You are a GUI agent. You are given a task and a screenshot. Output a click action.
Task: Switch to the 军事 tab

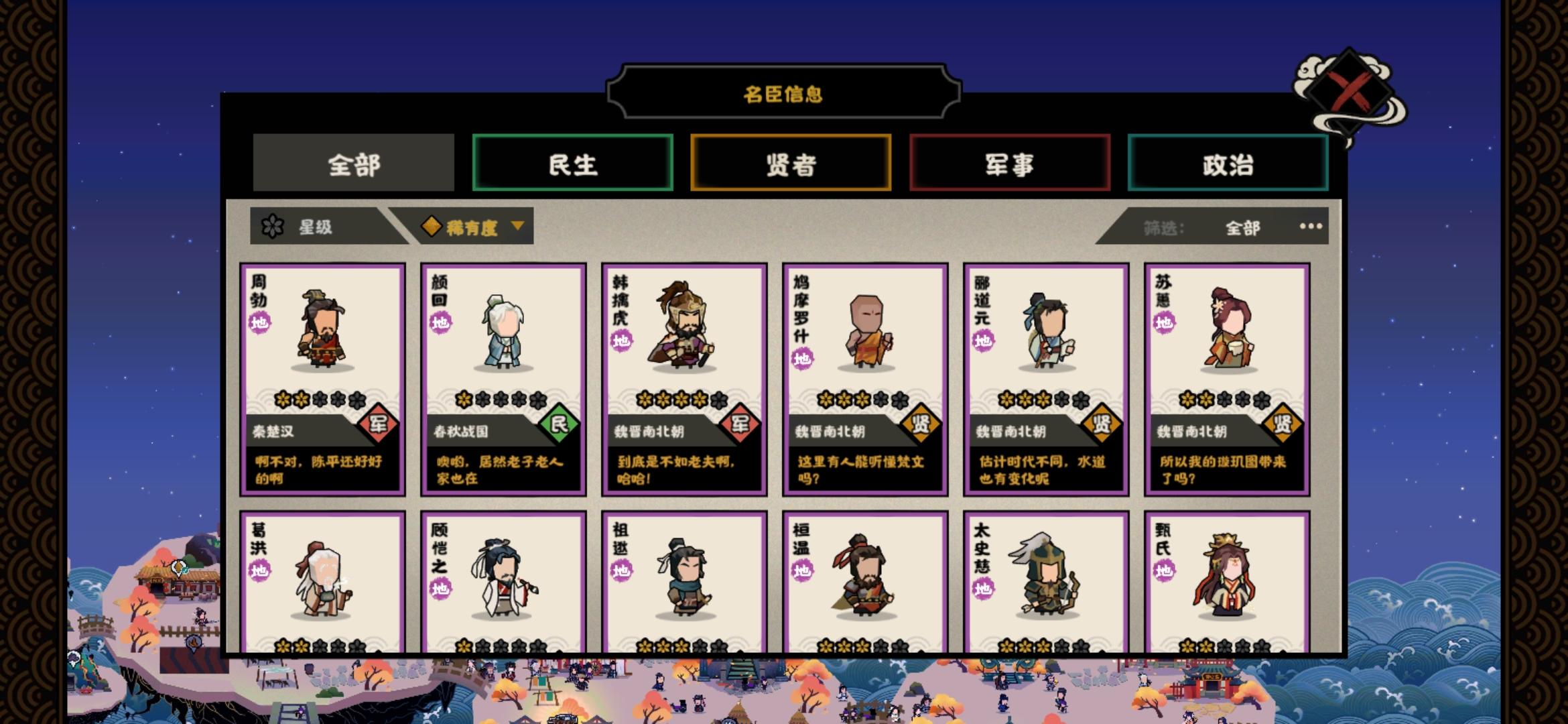[x=1009, y=163]
